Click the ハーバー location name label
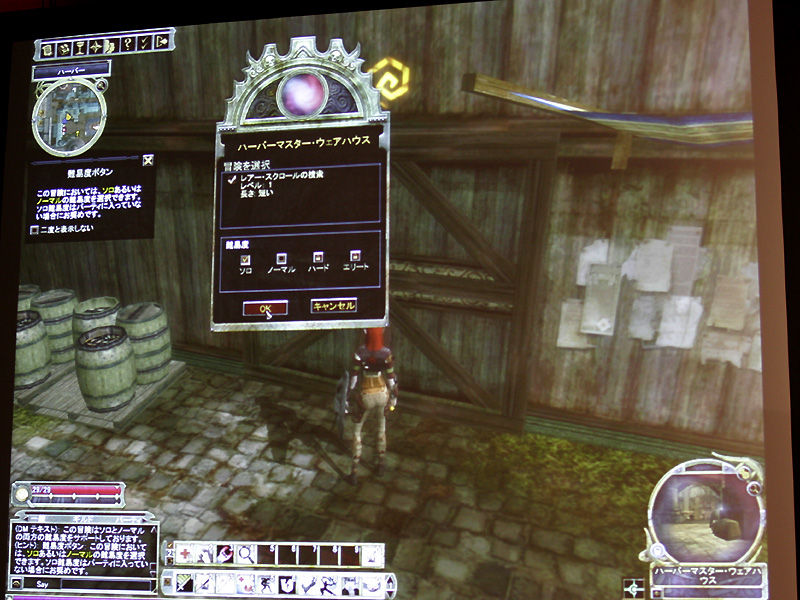The image size is (800, 600). click(70, 71)
